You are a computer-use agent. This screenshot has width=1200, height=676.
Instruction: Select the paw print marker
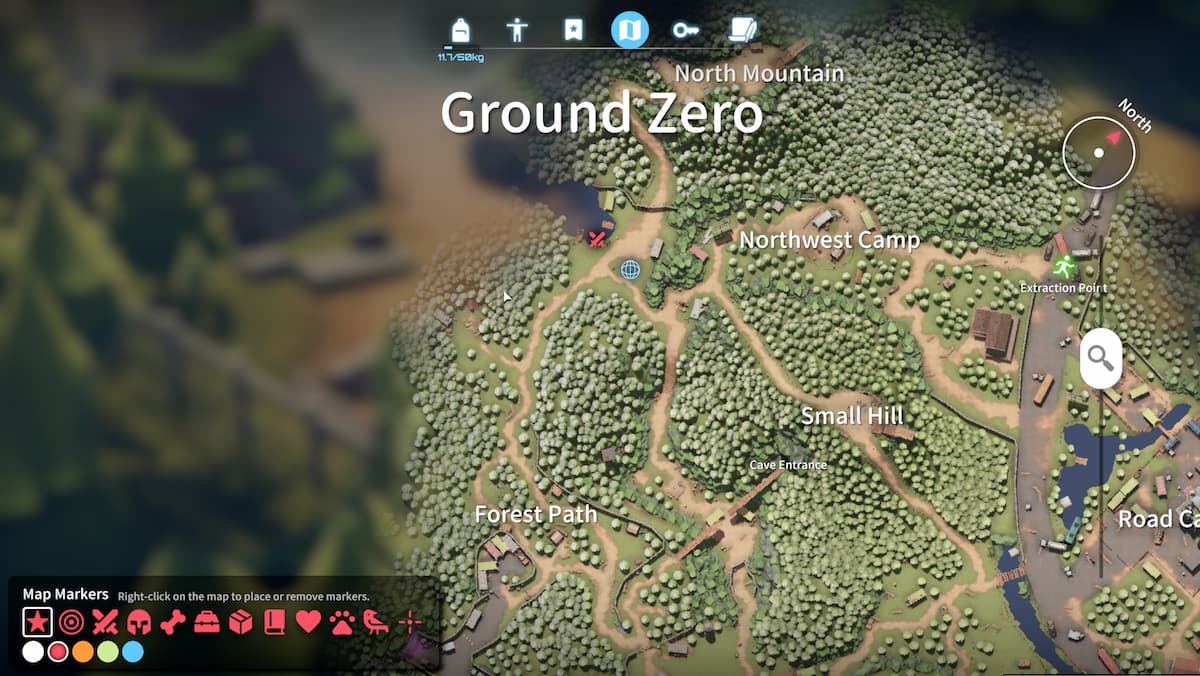342,623
